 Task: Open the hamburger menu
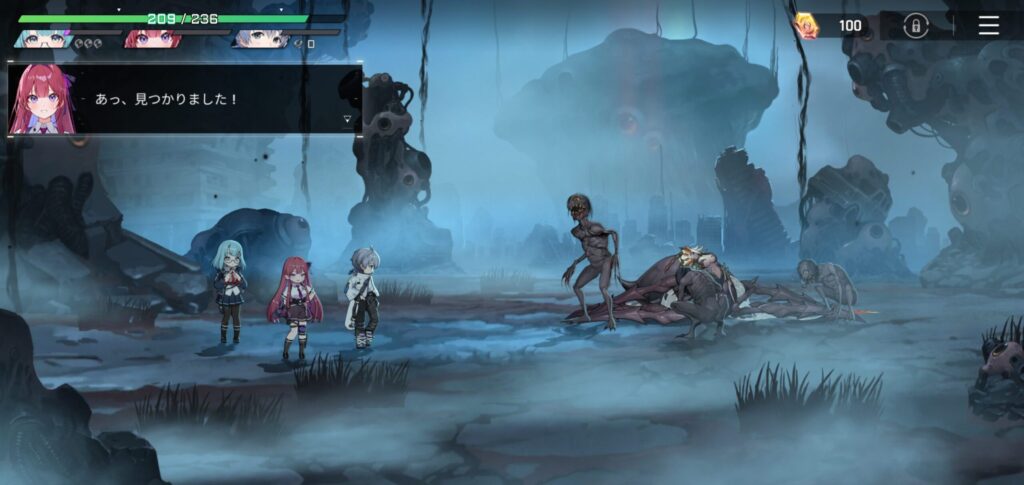tap(988, 26)
